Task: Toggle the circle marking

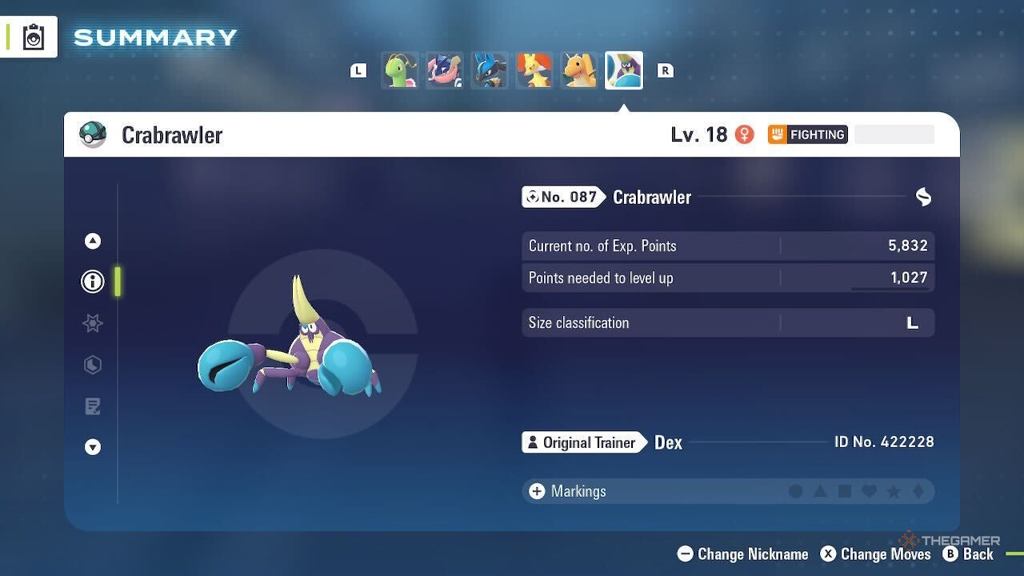Action: click(796, 492)
